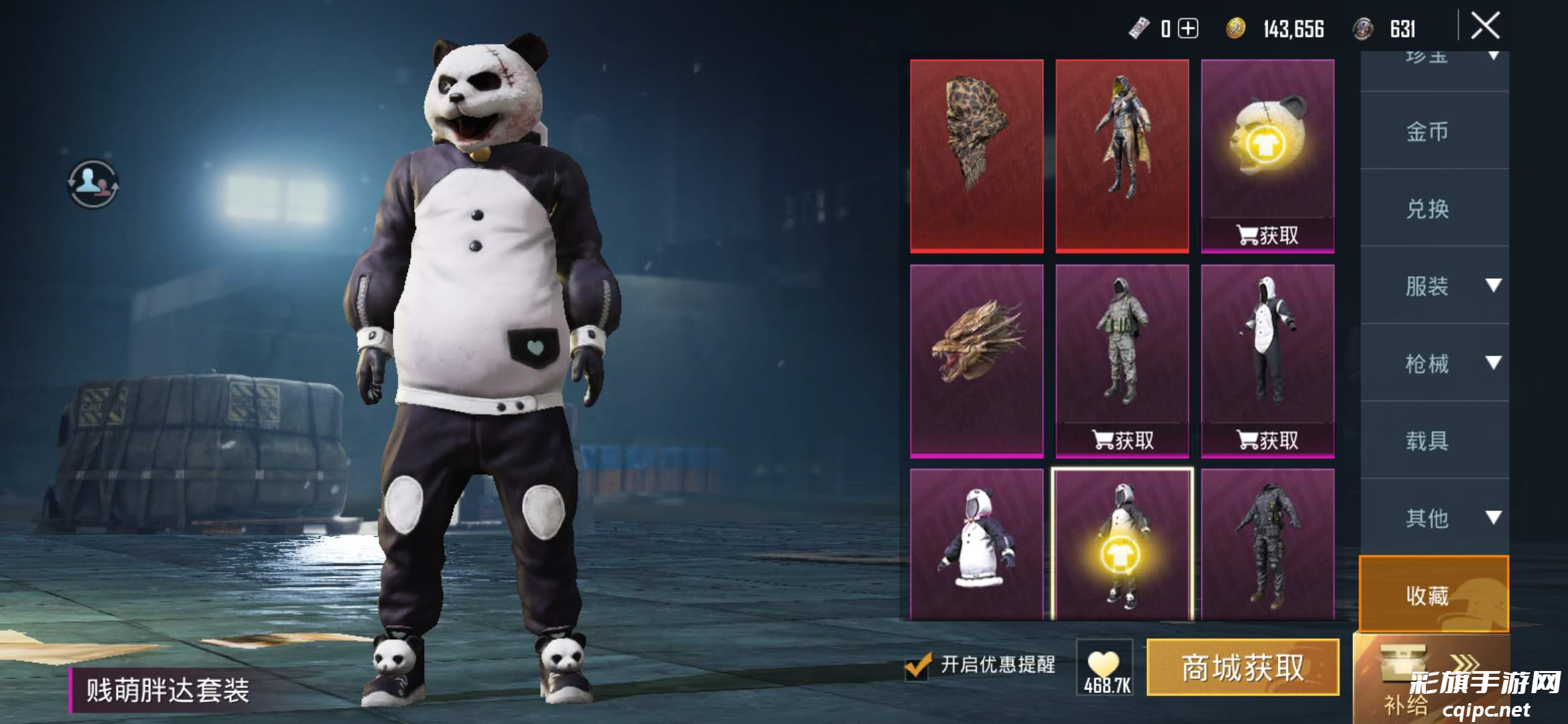Choose the gold cloaked outfit tile
Image resolution: width=1568 pixels, height=724 pixels.
pos(1122,156)
